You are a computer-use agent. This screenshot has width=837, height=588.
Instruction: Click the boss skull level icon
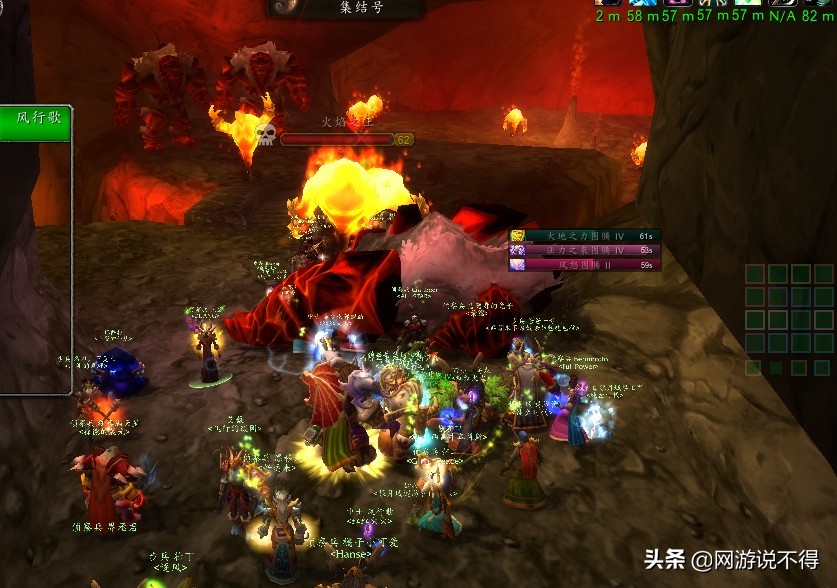point(265,134)
